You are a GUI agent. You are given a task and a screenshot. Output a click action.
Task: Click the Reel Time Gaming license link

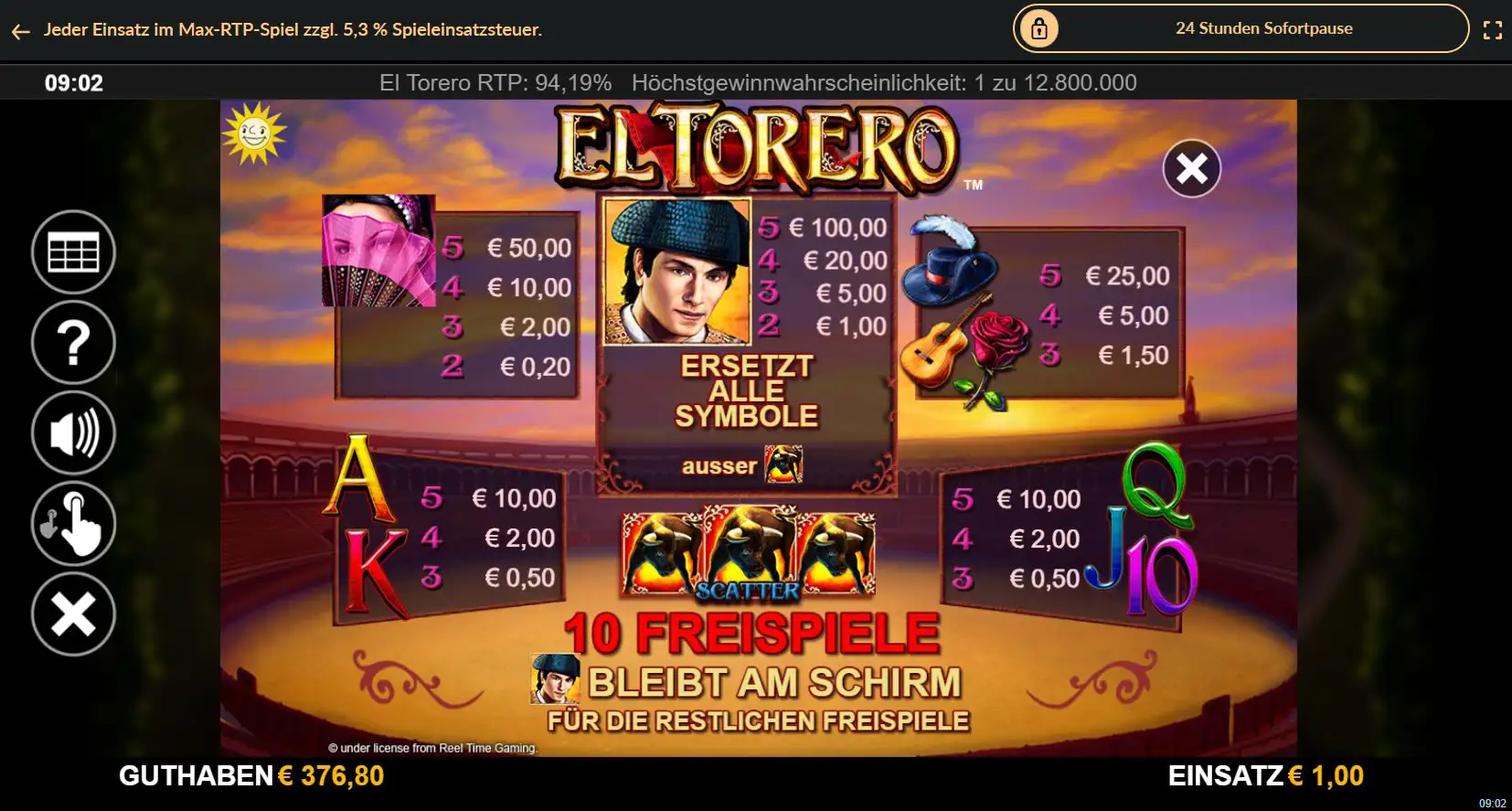click(434, 747)
